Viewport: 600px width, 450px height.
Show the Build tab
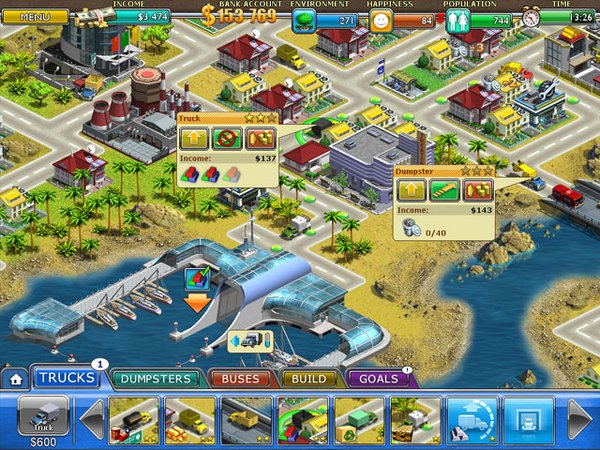click(309, 378)
